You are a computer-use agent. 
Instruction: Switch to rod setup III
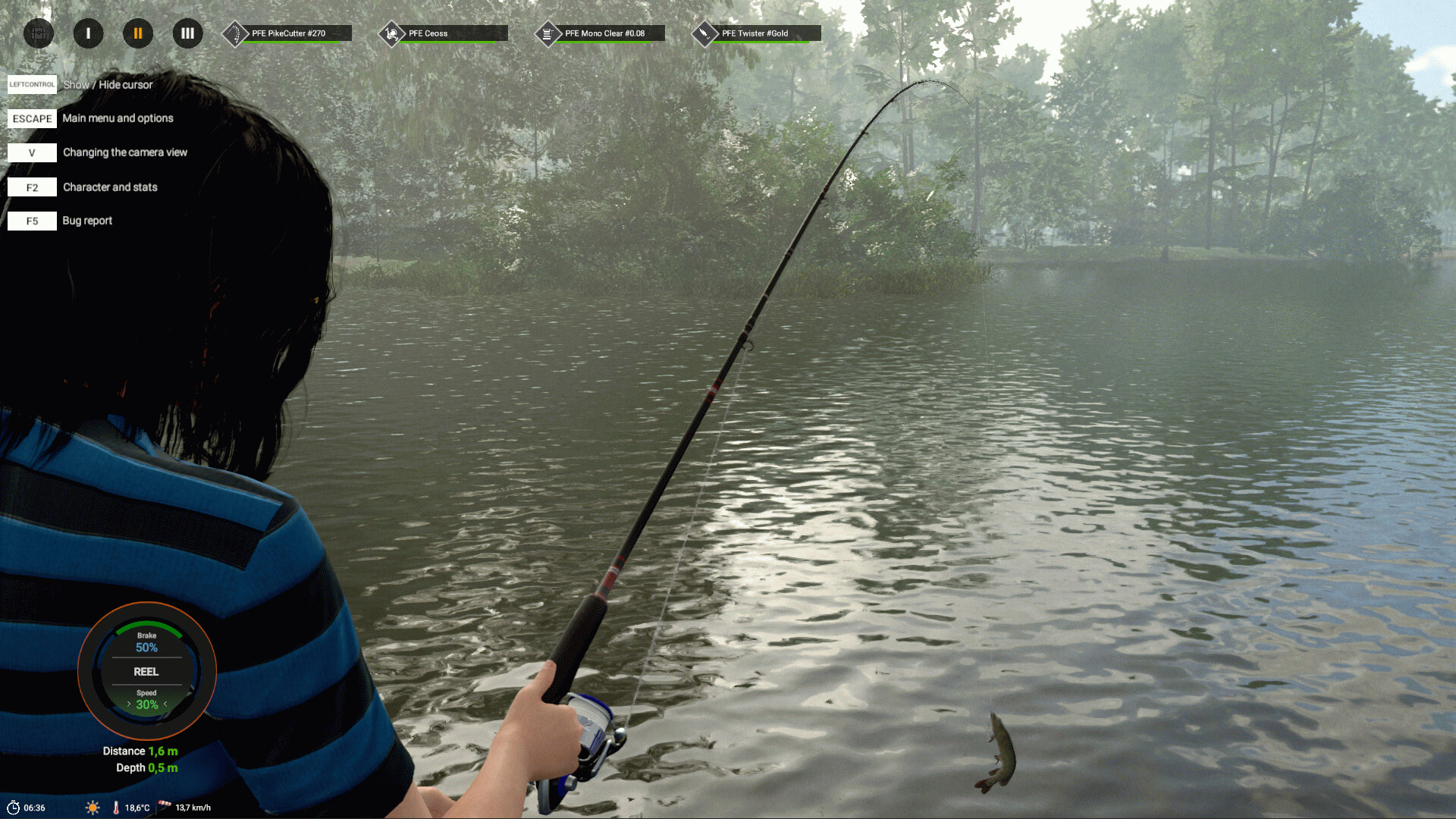pyautogui.click(x=187, y=33)
